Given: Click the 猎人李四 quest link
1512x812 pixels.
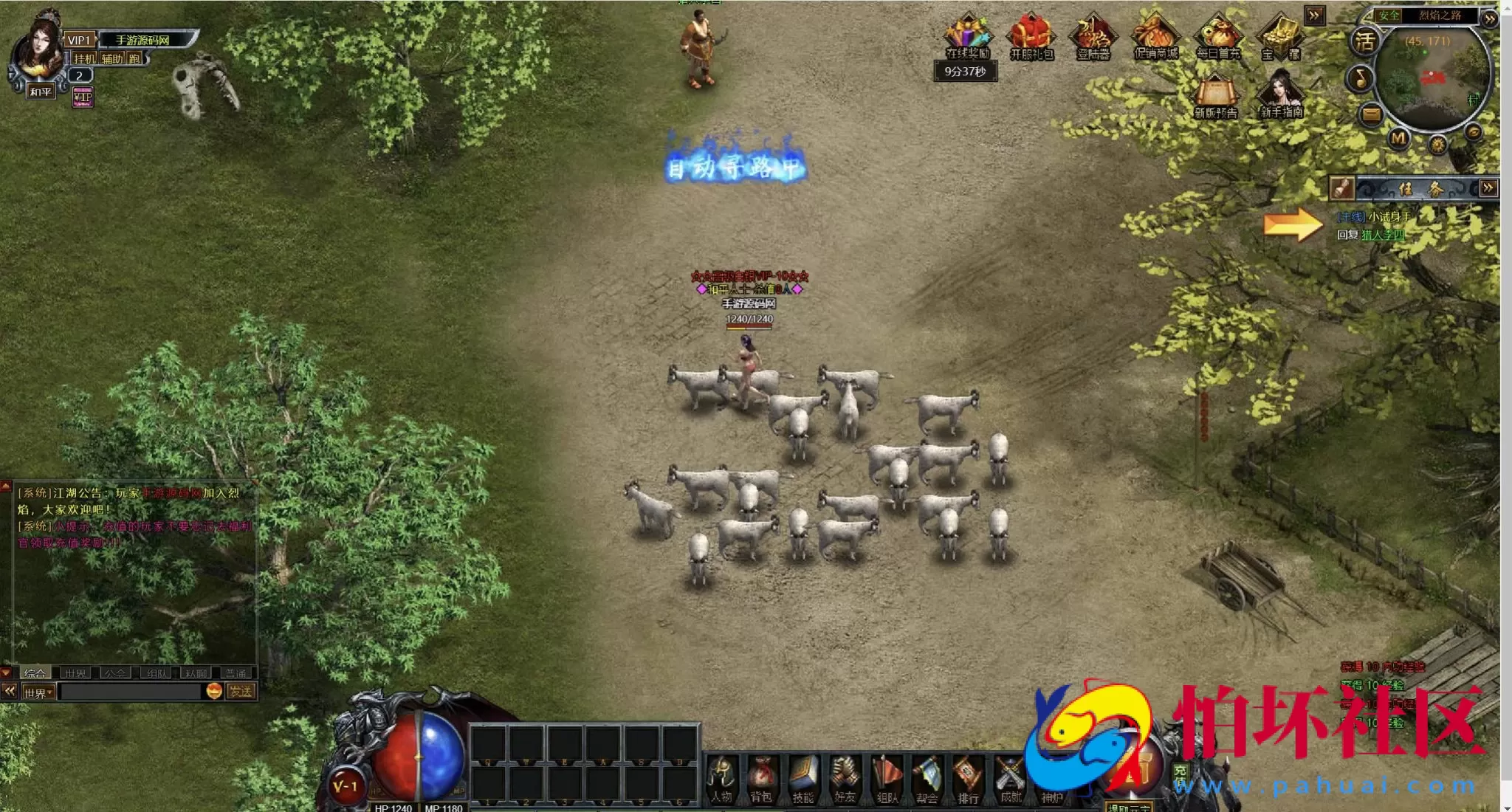Looking at the screenshot, I should 1383,235.
